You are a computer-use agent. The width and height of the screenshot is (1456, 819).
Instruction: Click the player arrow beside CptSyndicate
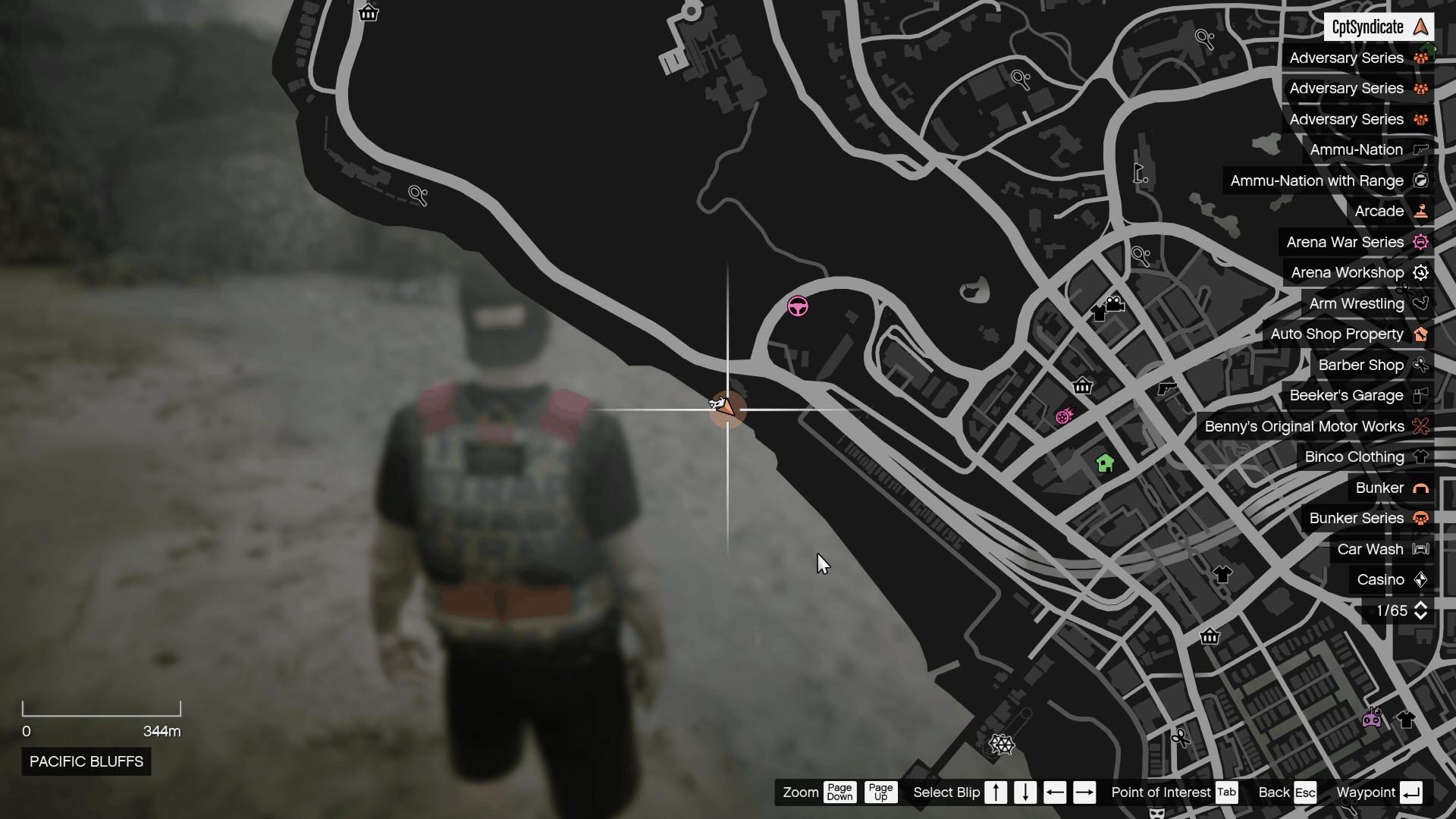[1421, 27]
